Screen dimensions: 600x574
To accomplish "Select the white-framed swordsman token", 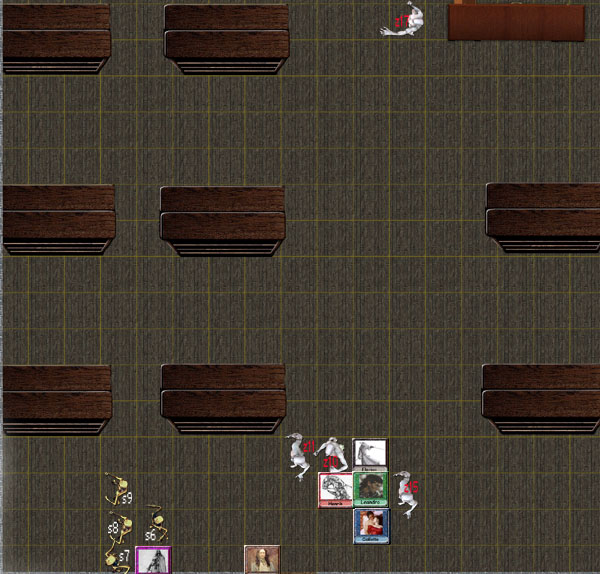I will (x=370, y=454).
